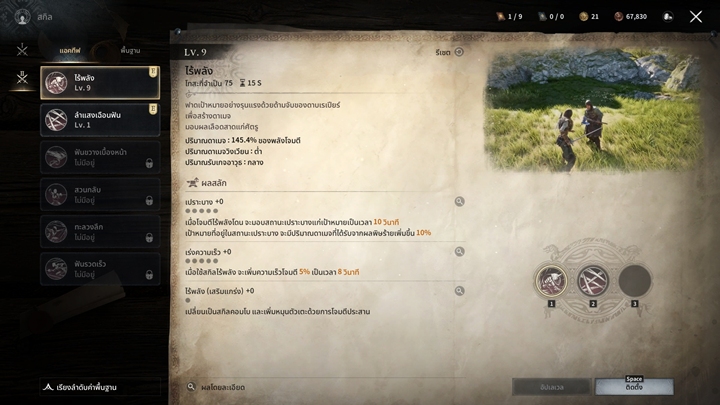720x405 pixels.
Task: Choose the locked ฟันขวางเบื้องหน้า skill
Action: pos(100,157)
